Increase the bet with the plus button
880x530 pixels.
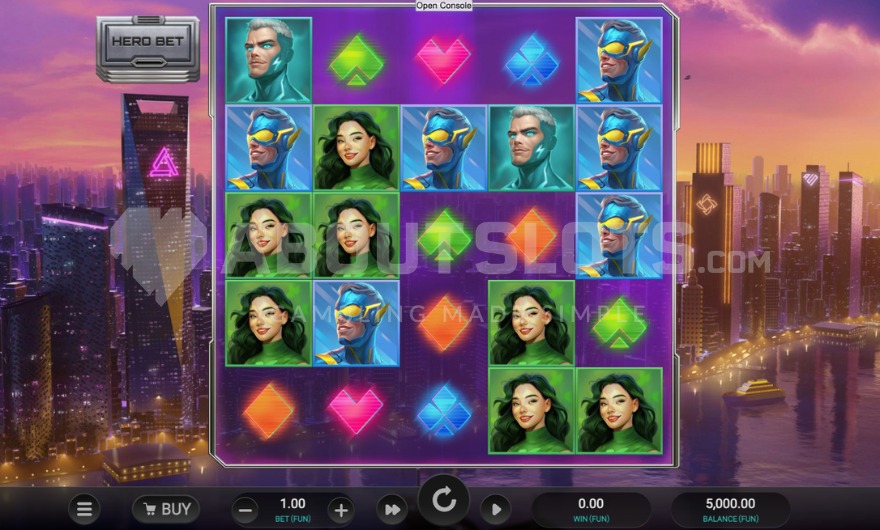click(x=340, y=508)
